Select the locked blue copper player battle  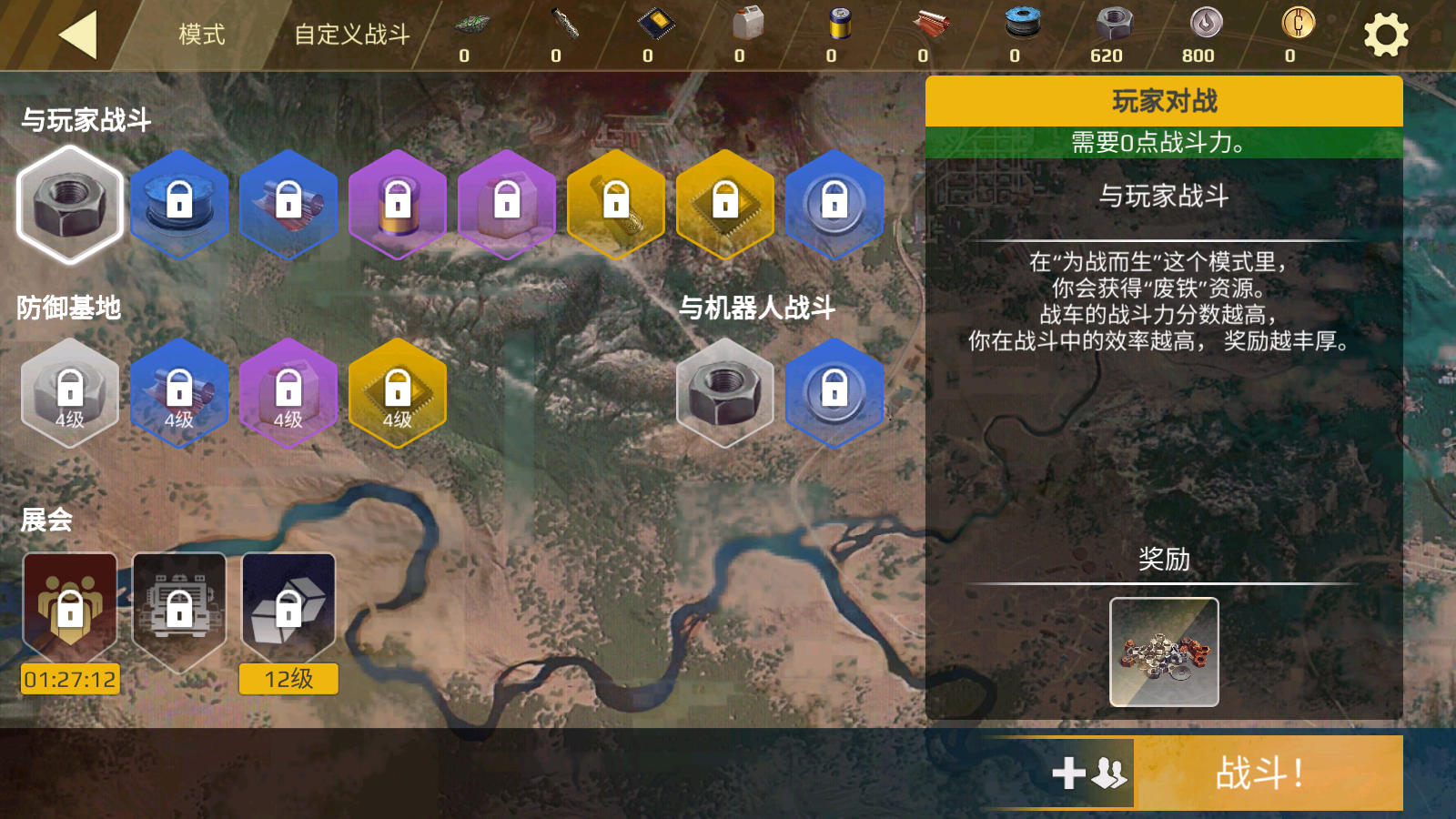point(288,205)
